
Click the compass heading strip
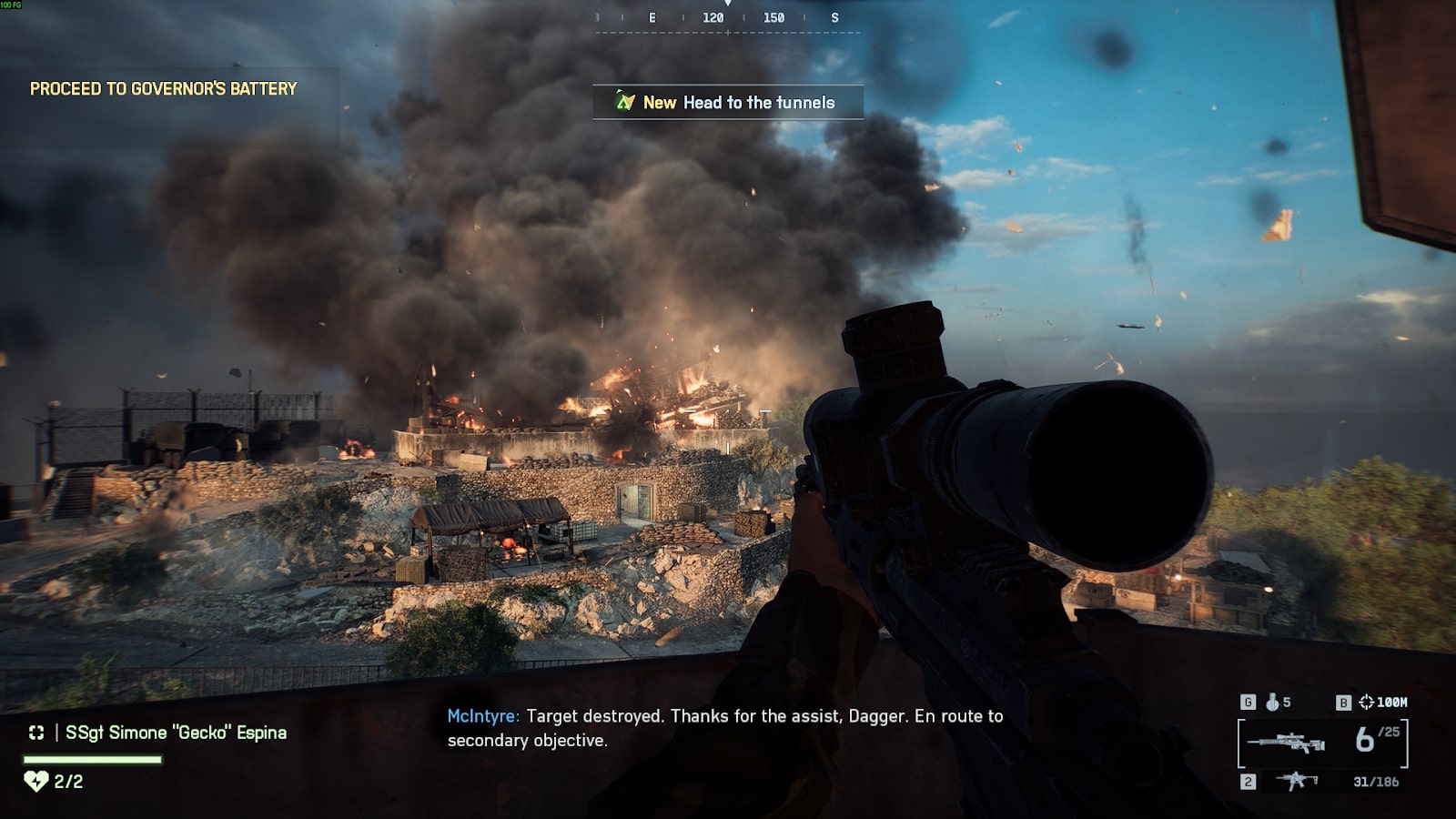(728, 18)
